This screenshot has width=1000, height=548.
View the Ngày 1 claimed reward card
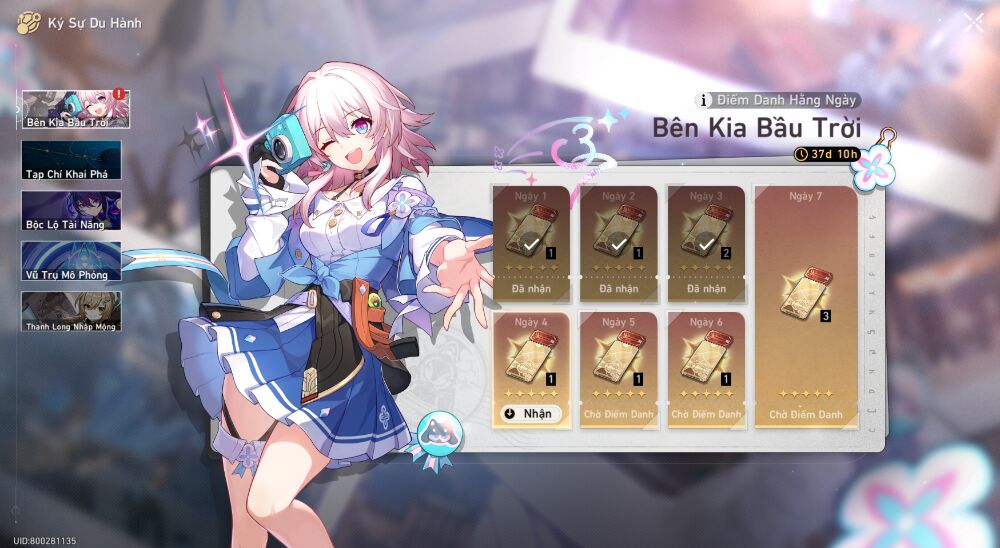531,242
